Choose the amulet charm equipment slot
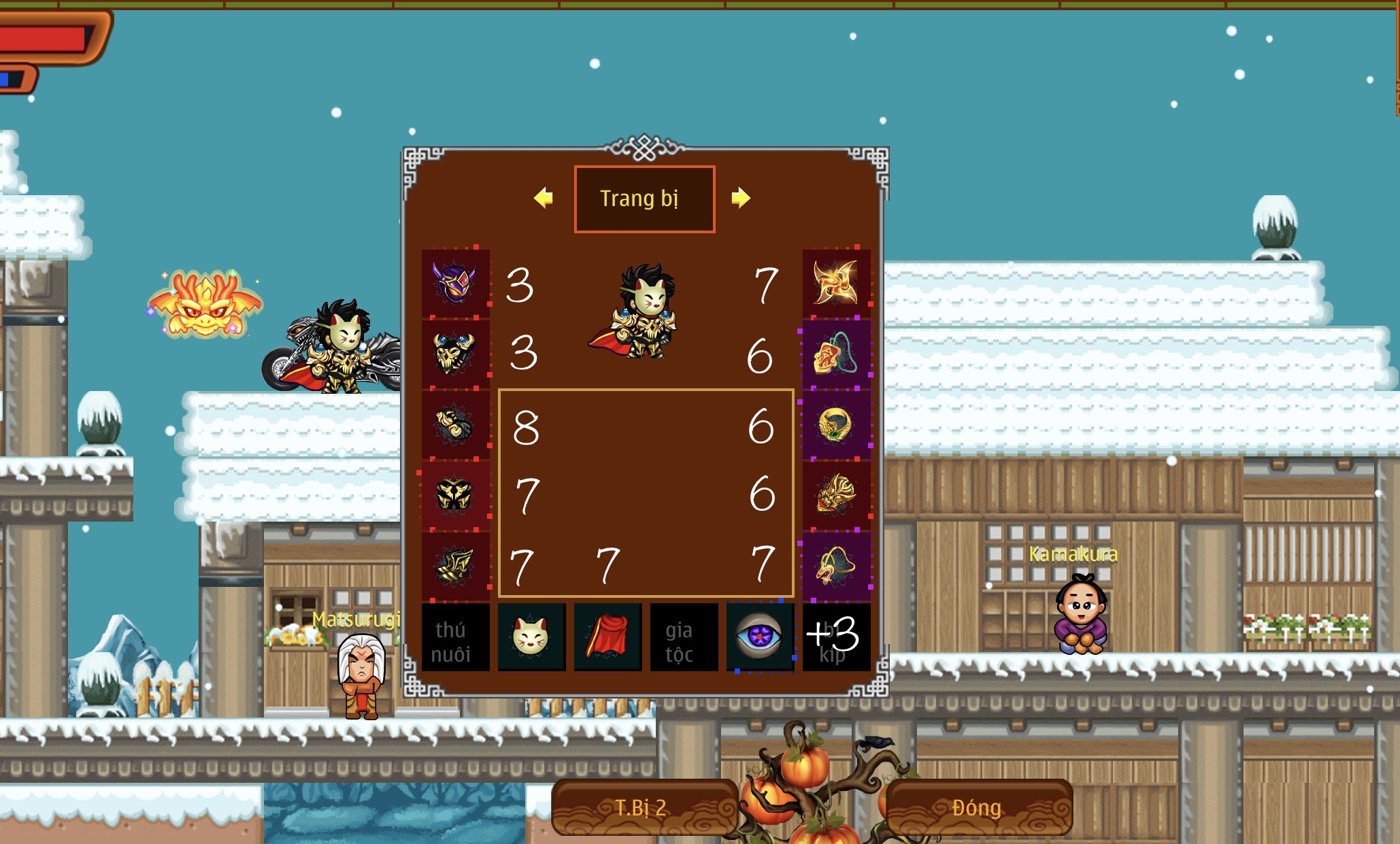1400x844 pixels. (x=836, y=354)
